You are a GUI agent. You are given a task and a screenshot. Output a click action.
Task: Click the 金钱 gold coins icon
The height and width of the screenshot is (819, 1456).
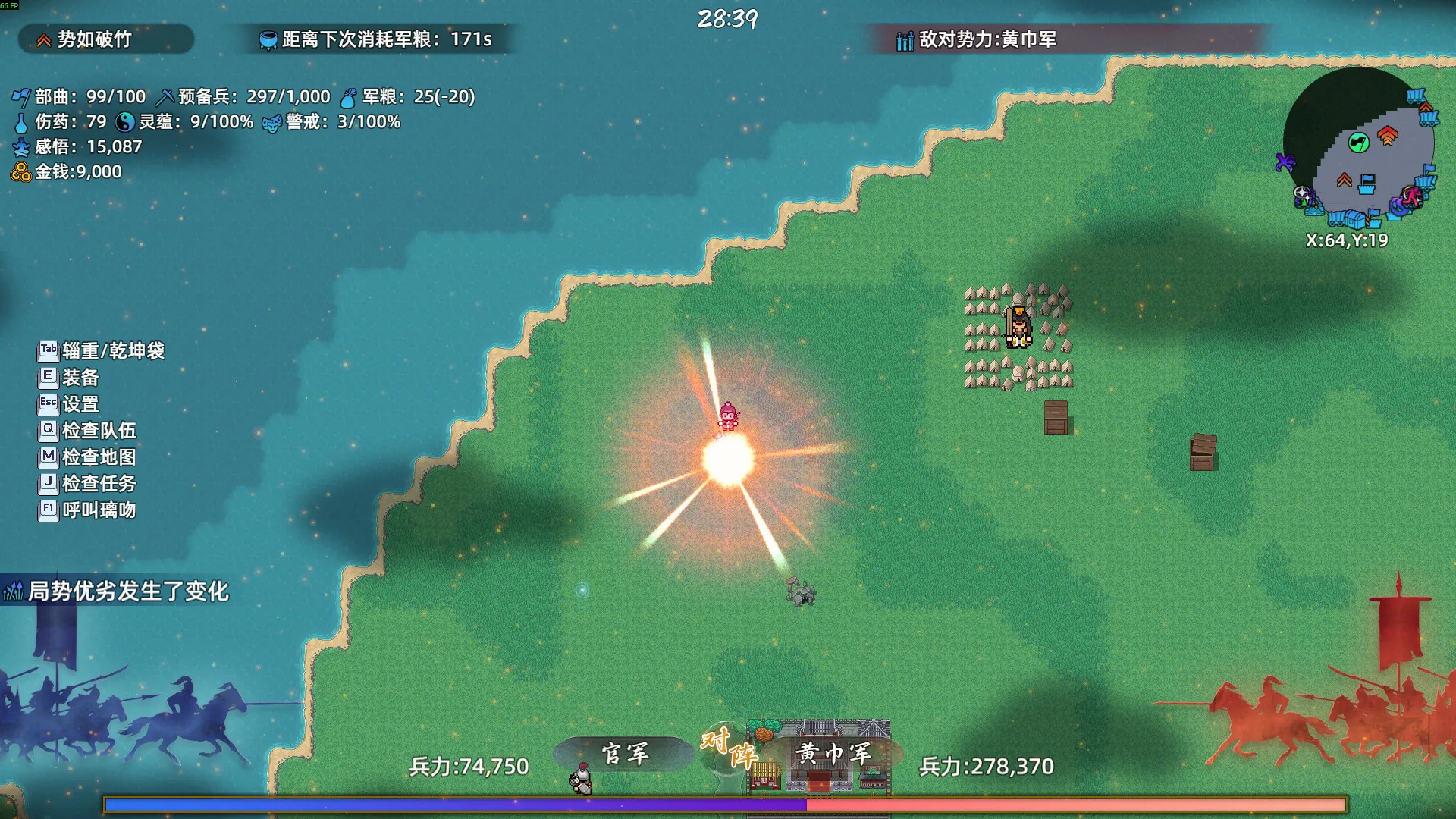click(x=21, y=172)
